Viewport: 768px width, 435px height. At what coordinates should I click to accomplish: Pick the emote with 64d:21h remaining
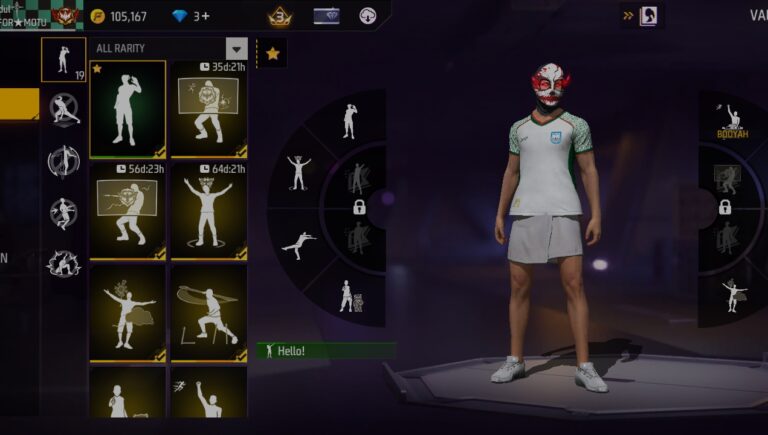209,212
